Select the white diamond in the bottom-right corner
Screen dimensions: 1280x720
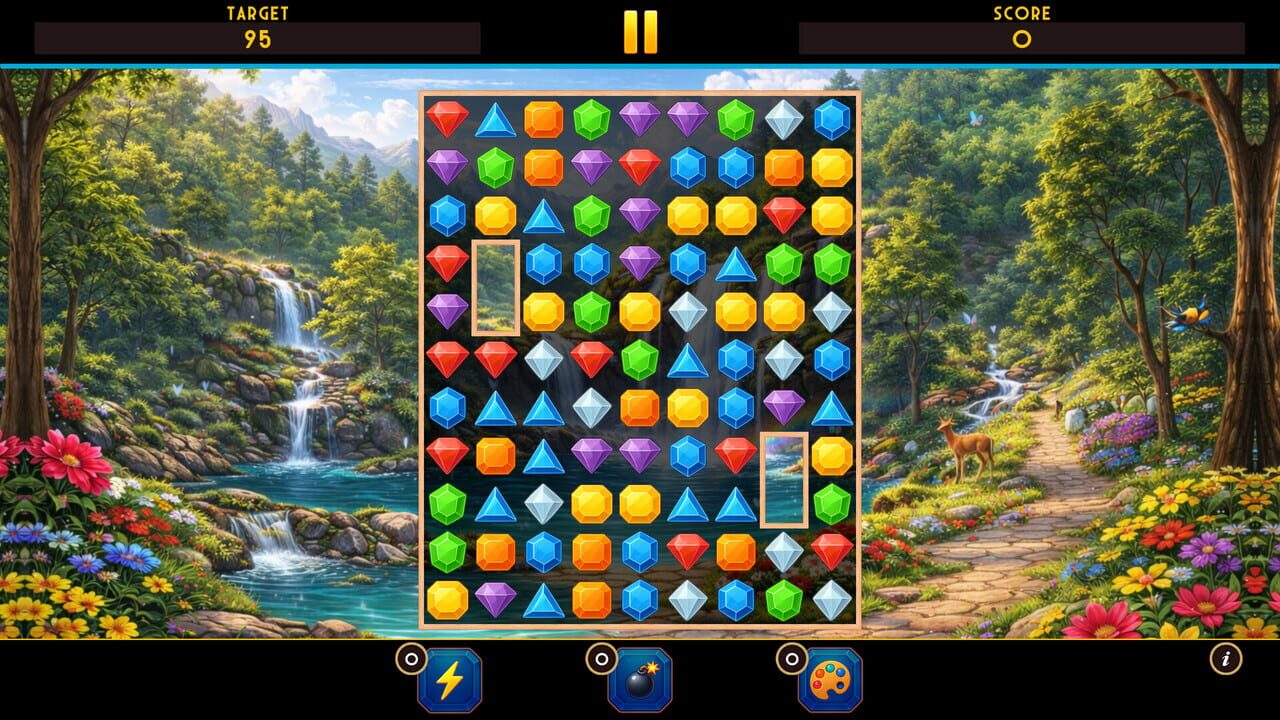[x=831, y=602]
